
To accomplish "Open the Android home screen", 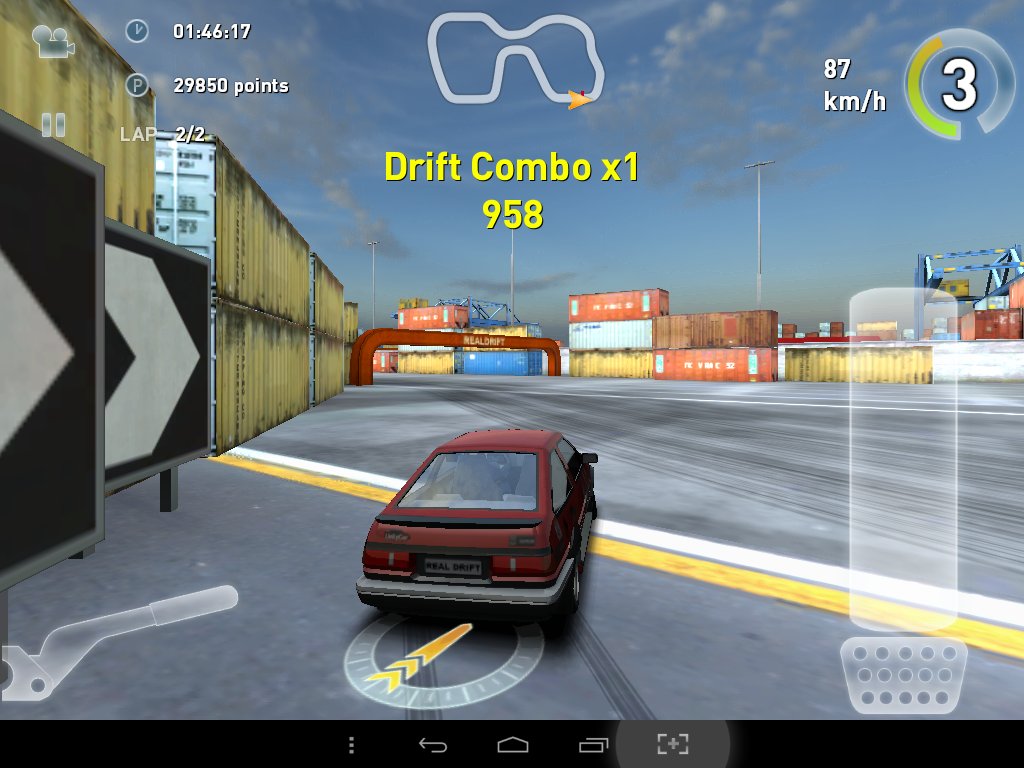I will click(512, 745).
